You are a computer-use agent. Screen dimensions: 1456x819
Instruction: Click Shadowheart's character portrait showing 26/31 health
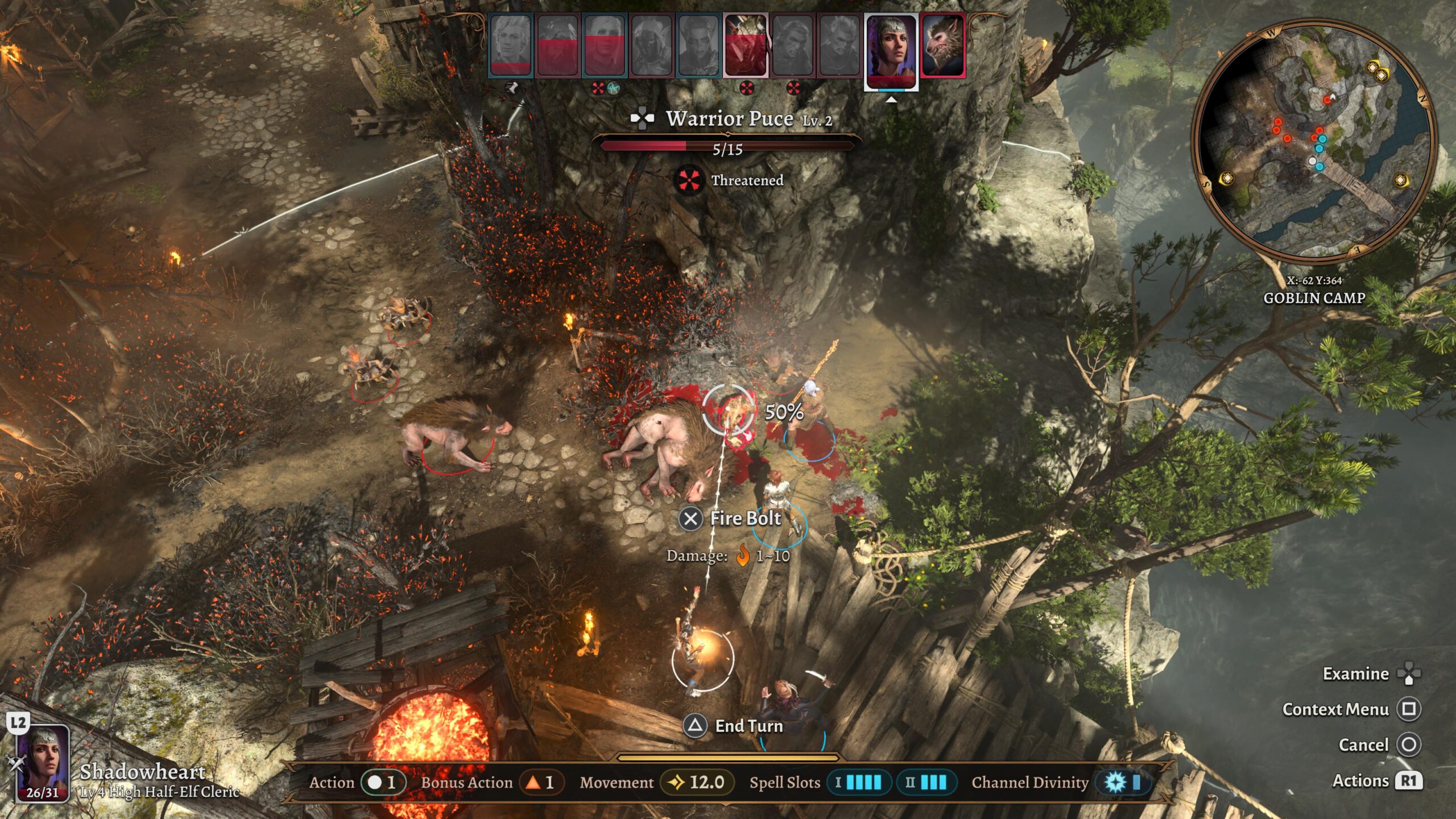pyautogui.click(x=43, y=763)
